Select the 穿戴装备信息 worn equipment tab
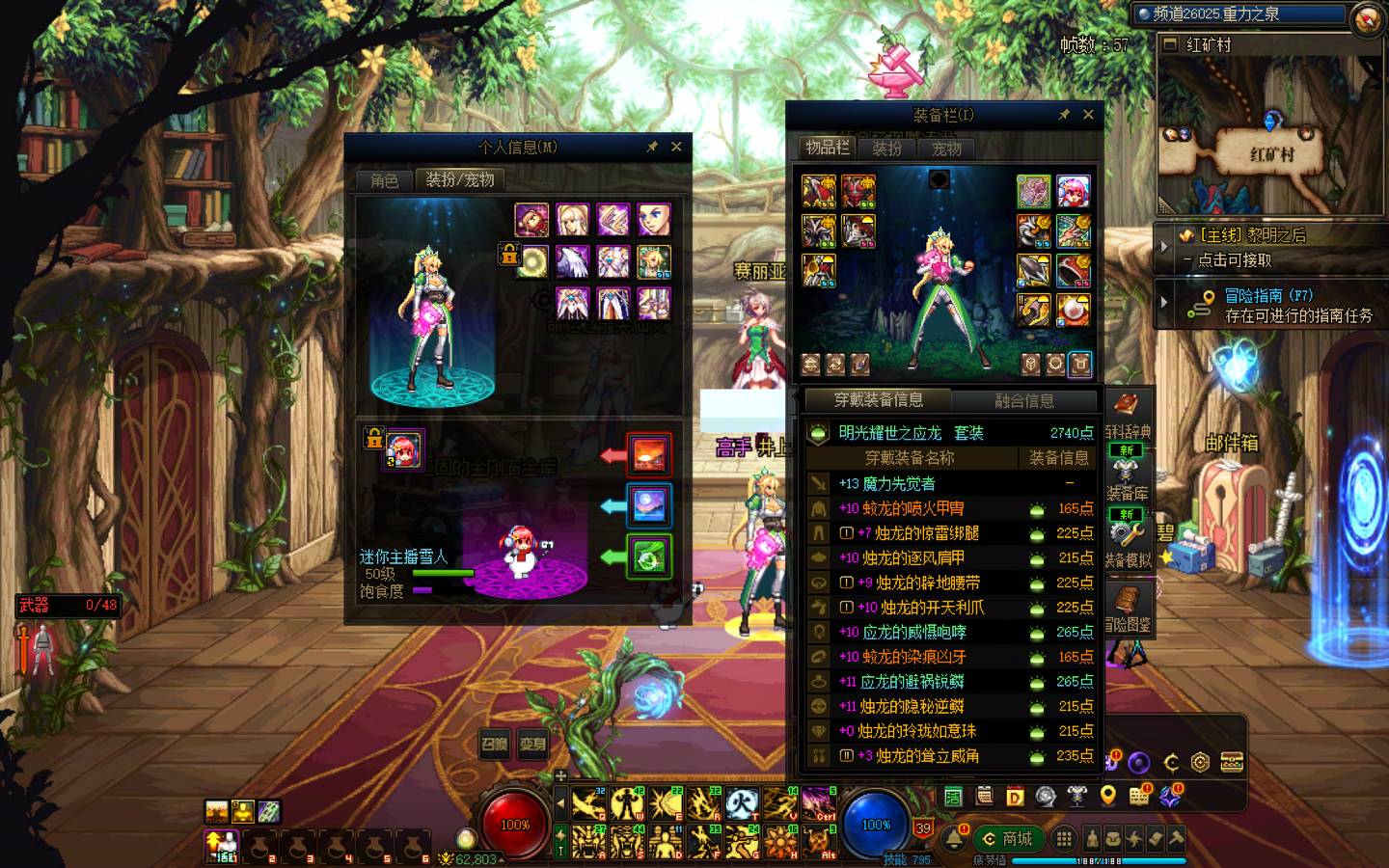 click(x=878, y=400)
